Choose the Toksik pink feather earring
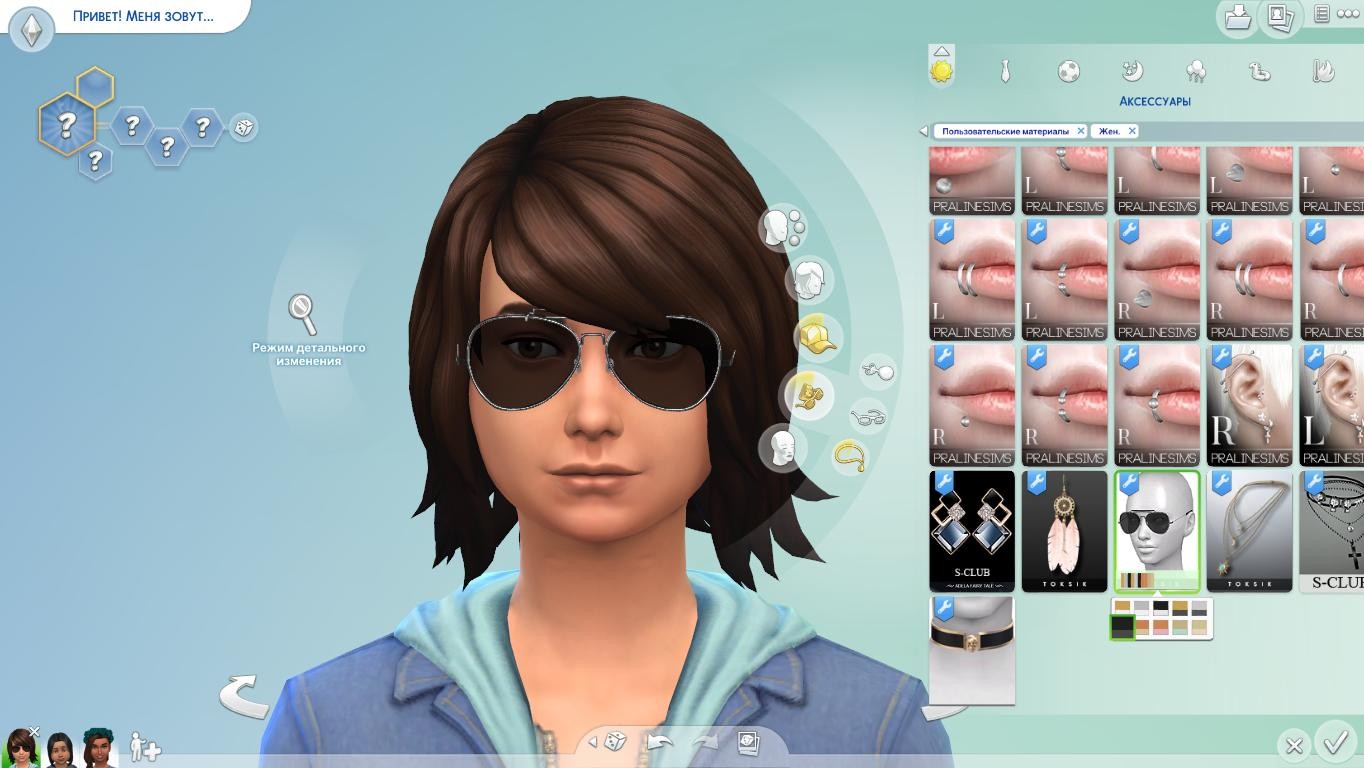 coord(1064,531)
